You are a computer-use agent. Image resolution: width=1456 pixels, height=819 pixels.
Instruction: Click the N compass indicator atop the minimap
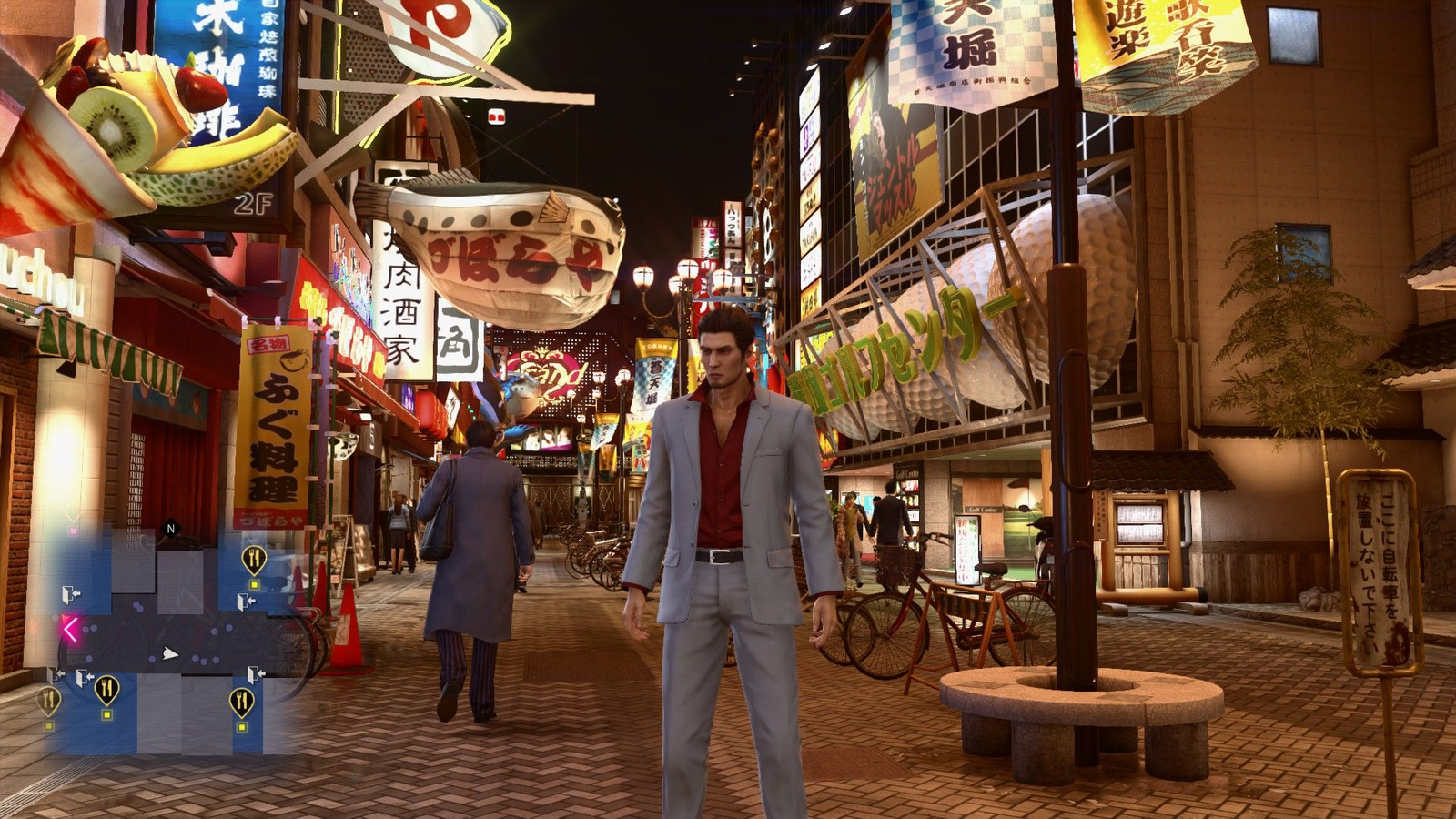click(172, 527)
